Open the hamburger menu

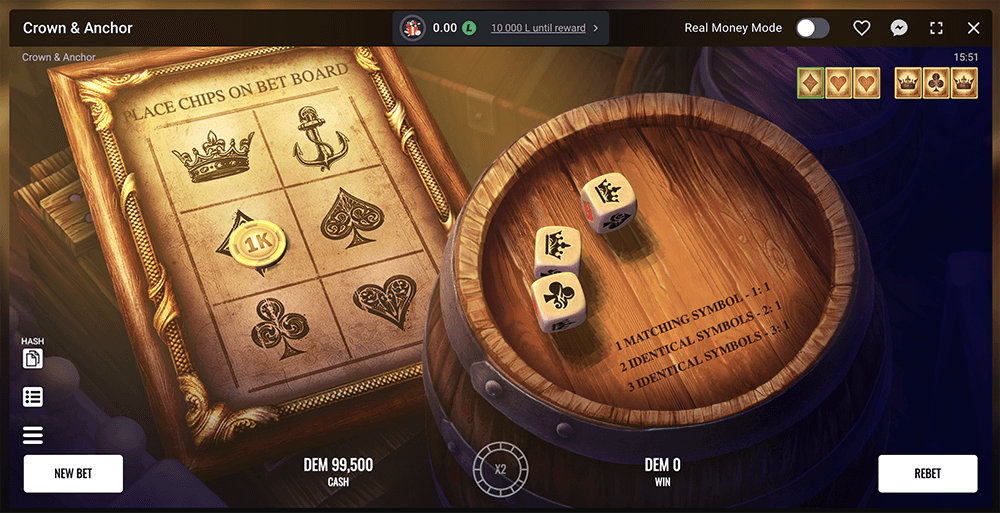tap(32, 435)
